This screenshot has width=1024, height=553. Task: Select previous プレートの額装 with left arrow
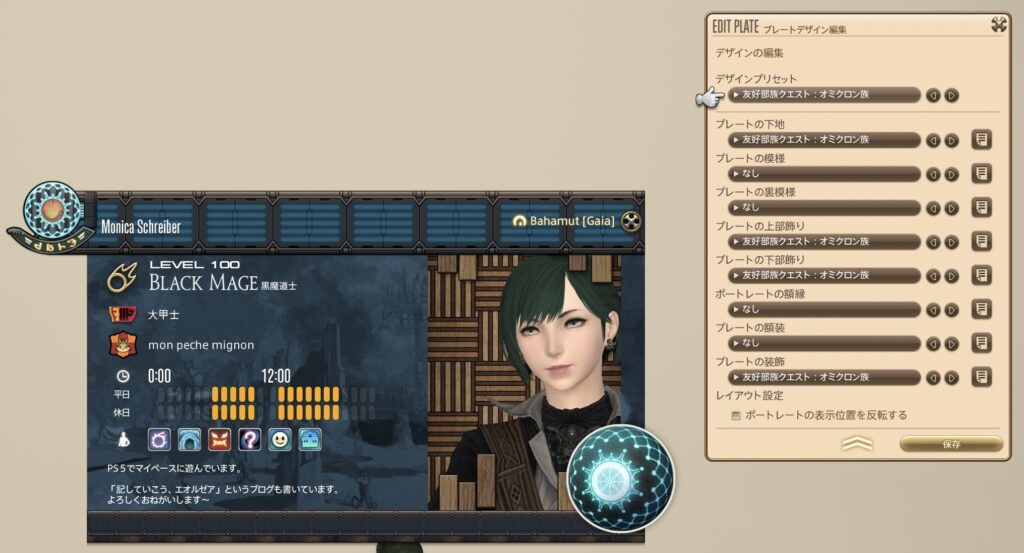[934, 344]
